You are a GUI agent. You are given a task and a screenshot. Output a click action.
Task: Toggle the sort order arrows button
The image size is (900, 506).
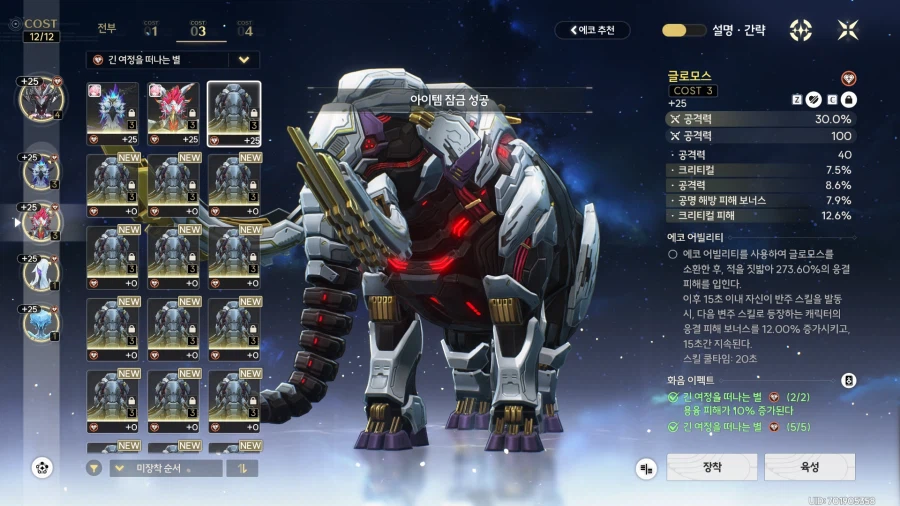click(x=241, y=467)
